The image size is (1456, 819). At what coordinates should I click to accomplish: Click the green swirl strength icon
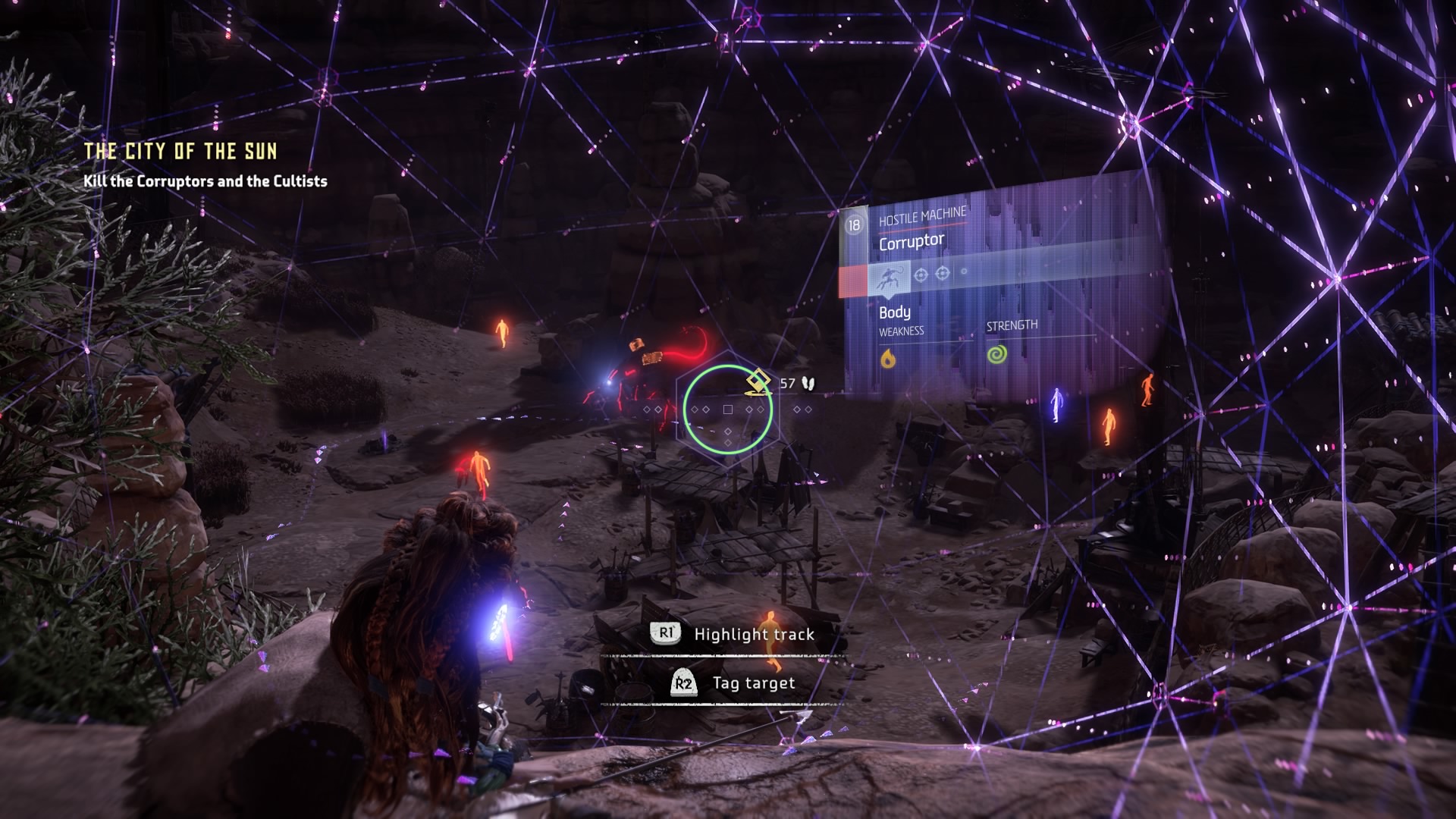pyautogui.click(x=996, y=353)
